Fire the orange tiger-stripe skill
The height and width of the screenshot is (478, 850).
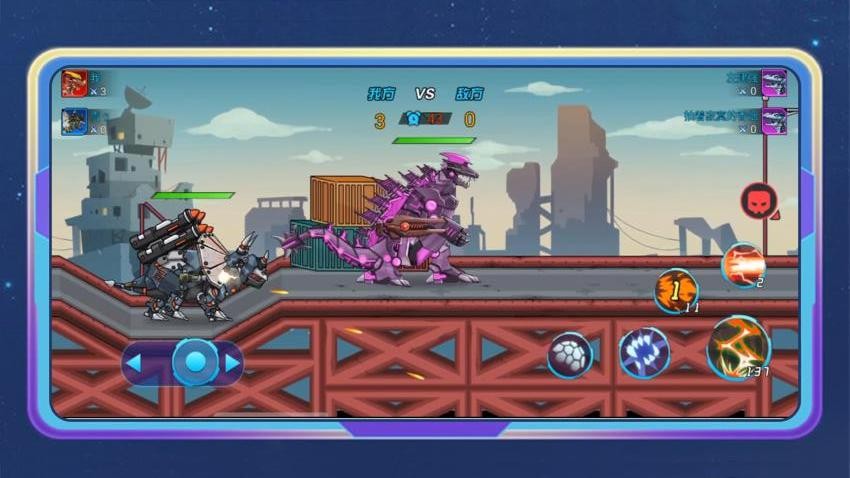676,290
